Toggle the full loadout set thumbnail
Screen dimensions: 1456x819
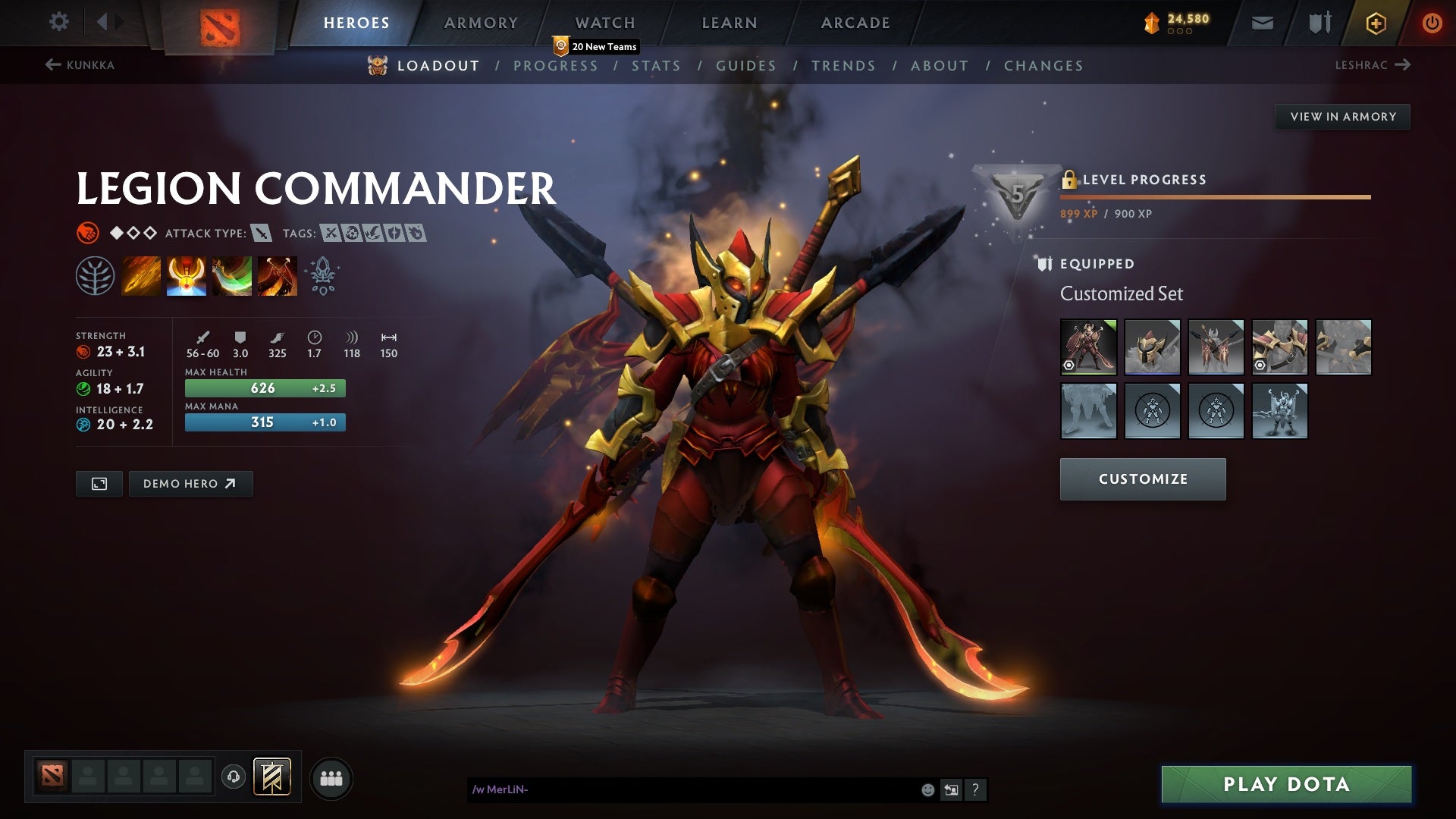[1088, 347]
